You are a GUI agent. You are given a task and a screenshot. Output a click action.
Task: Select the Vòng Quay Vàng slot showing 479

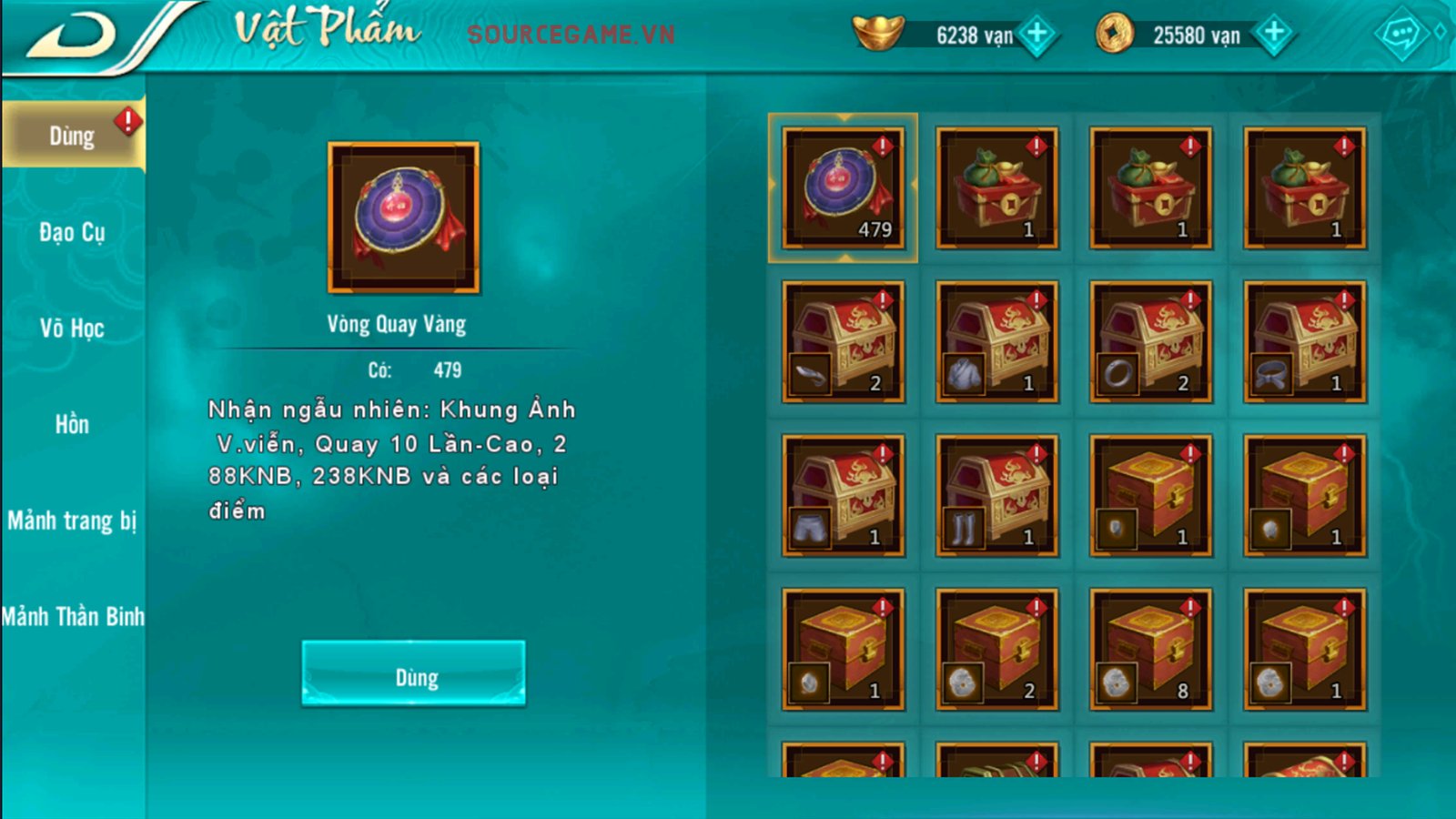843,187
